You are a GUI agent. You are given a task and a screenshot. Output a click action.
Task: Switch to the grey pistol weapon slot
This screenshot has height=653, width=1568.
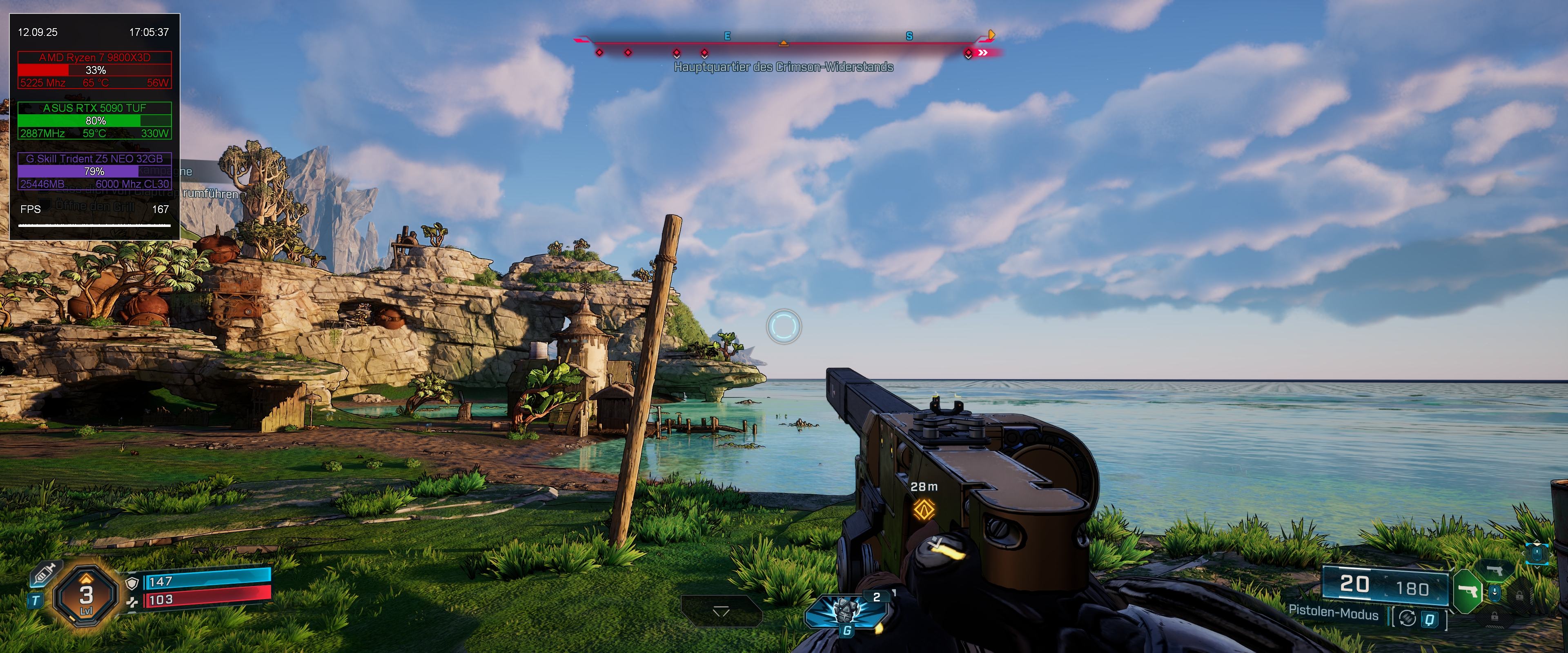point(1494,570)
